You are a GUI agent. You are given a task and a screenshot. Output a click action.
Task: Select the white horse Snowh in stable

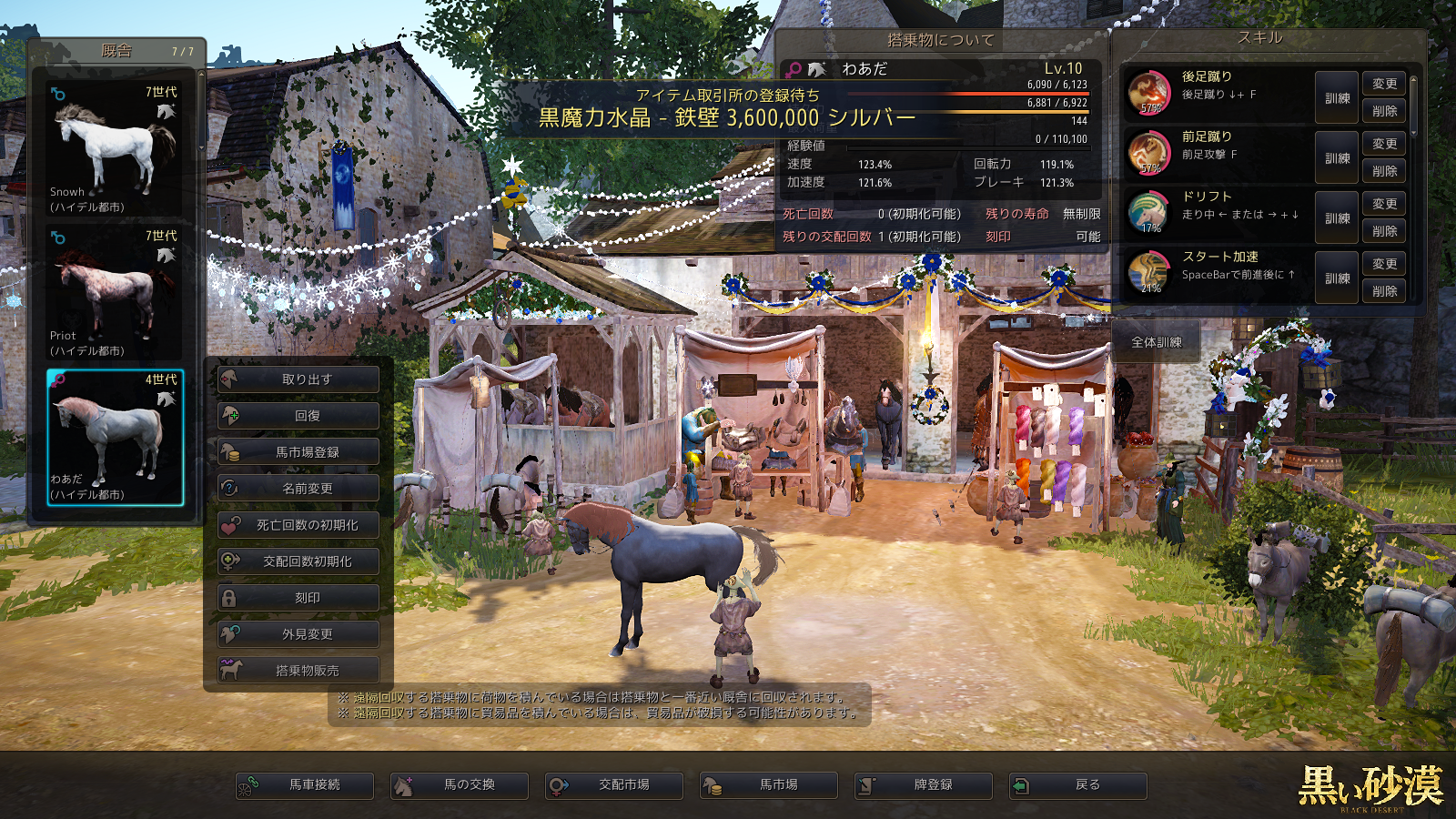[114, 148]
